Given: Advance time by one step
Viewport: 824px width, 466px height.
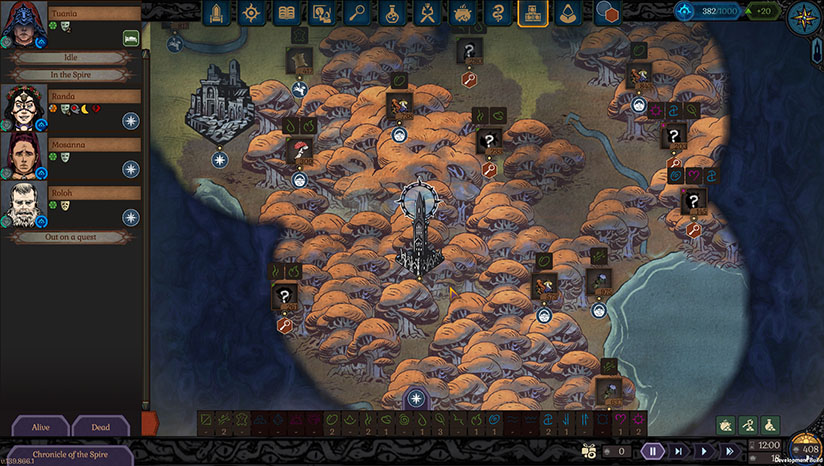Looking at the screenshot, I should 678,451.
